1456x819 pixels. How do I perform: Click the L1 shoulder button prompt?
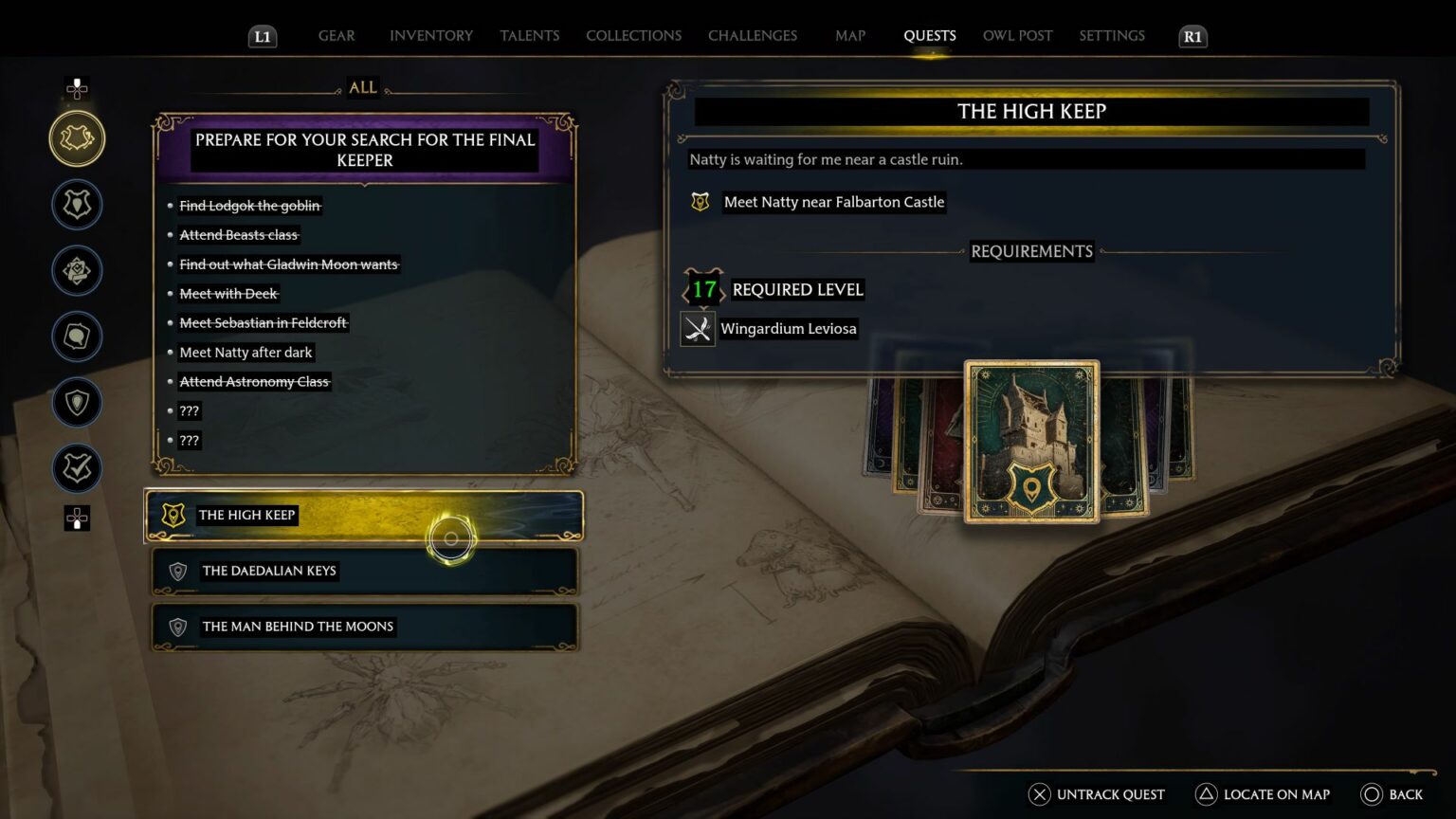point(263,36)
